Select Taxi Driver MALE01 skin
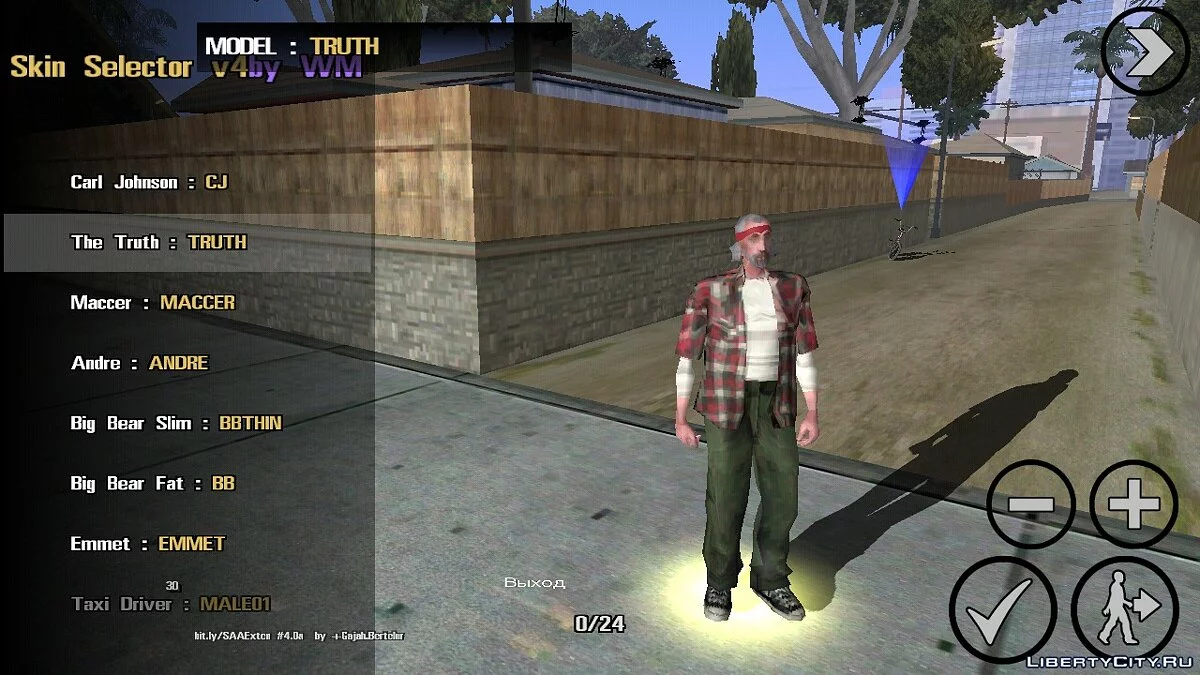 click(171, 604)
